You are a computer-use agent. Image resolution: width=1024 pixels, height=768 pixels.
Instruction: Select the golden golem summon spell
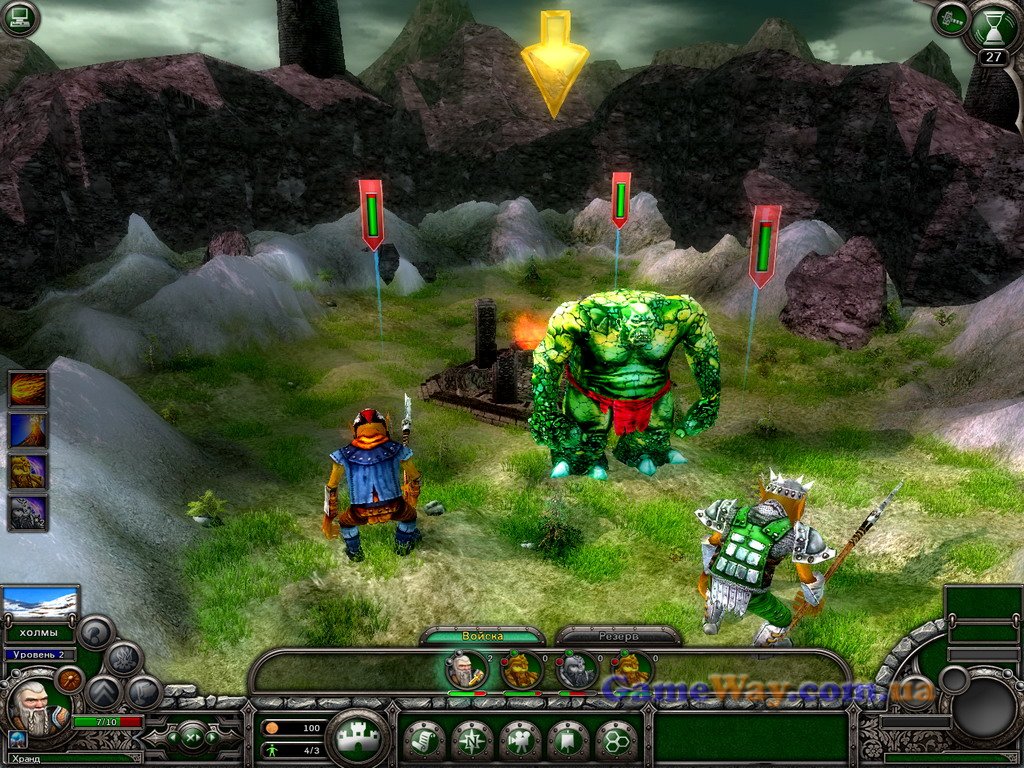pyautogui.click(x=28, y=471)
